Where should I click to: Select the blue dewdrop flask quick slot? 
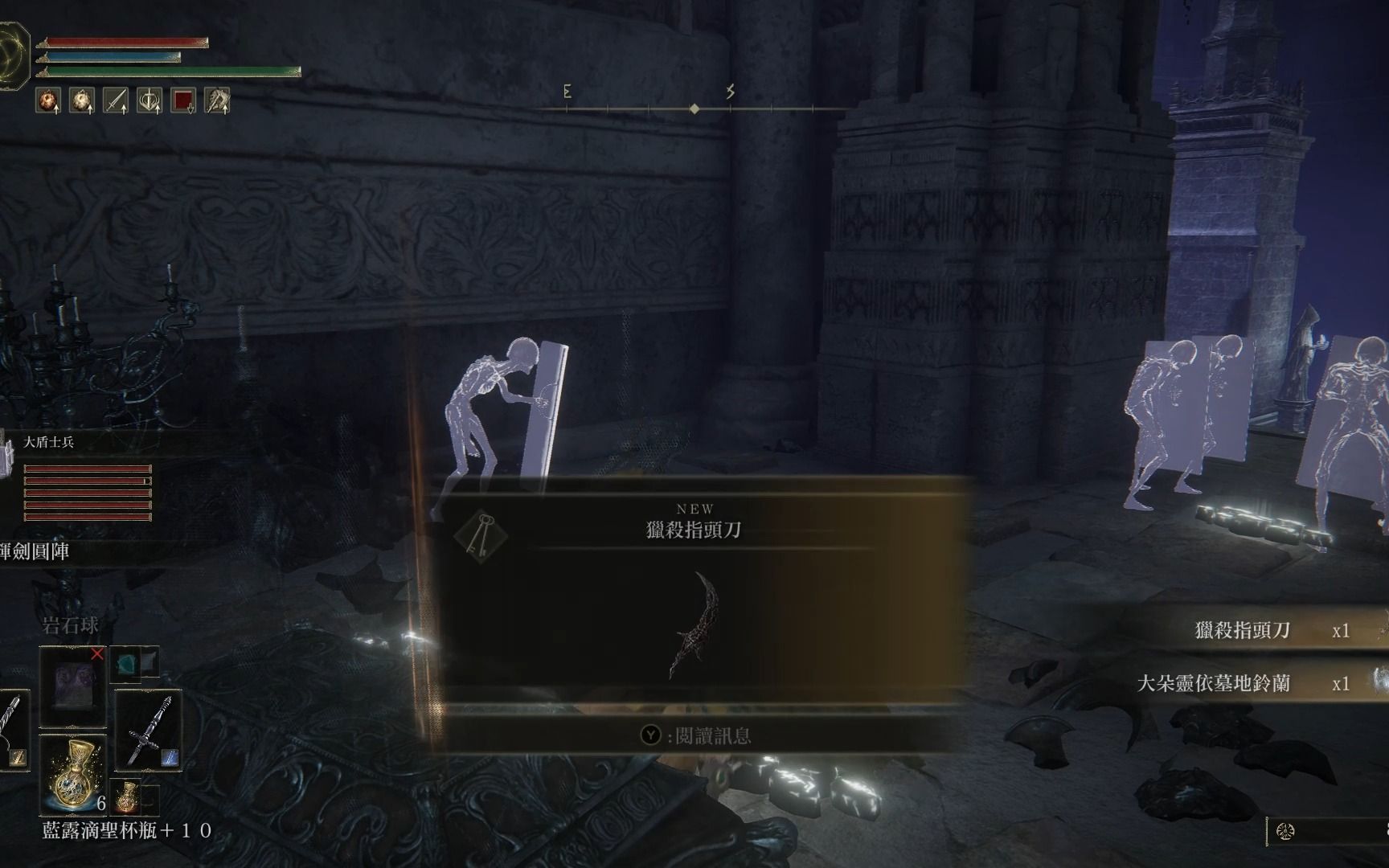72,773
